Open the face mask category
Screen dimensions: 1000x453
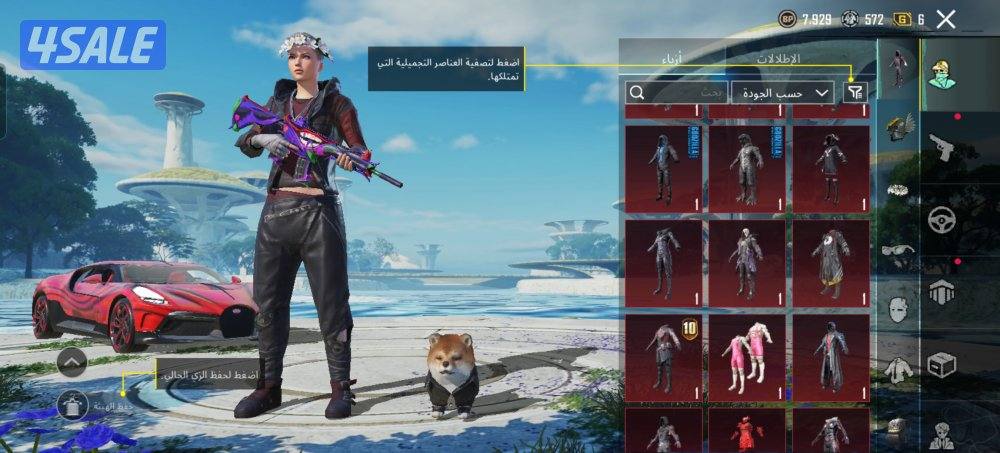(x=898, y=309)
